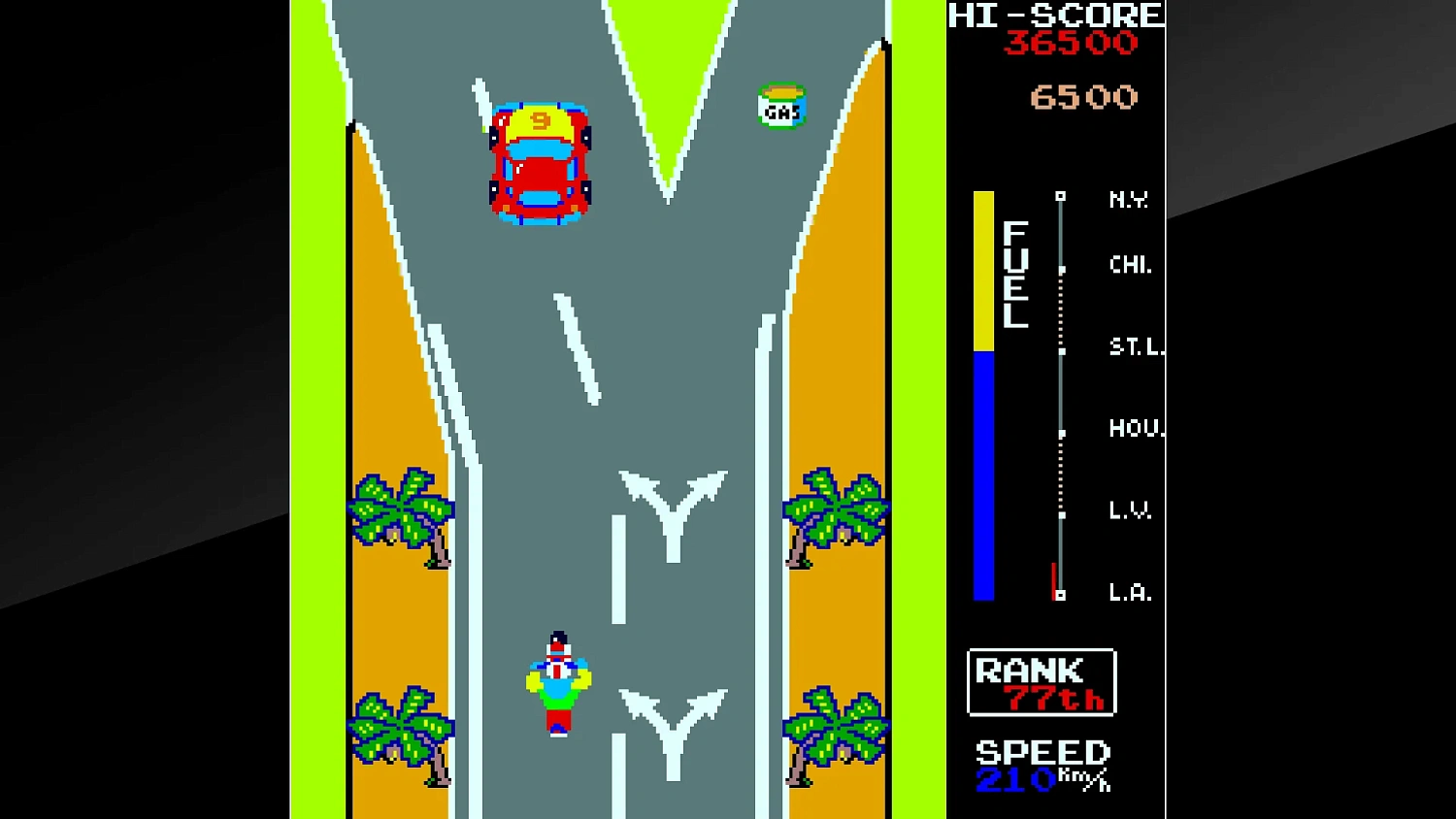Click the red car numbered 9
Viewport: 1456px width, 819px height.
pos(541,160)
